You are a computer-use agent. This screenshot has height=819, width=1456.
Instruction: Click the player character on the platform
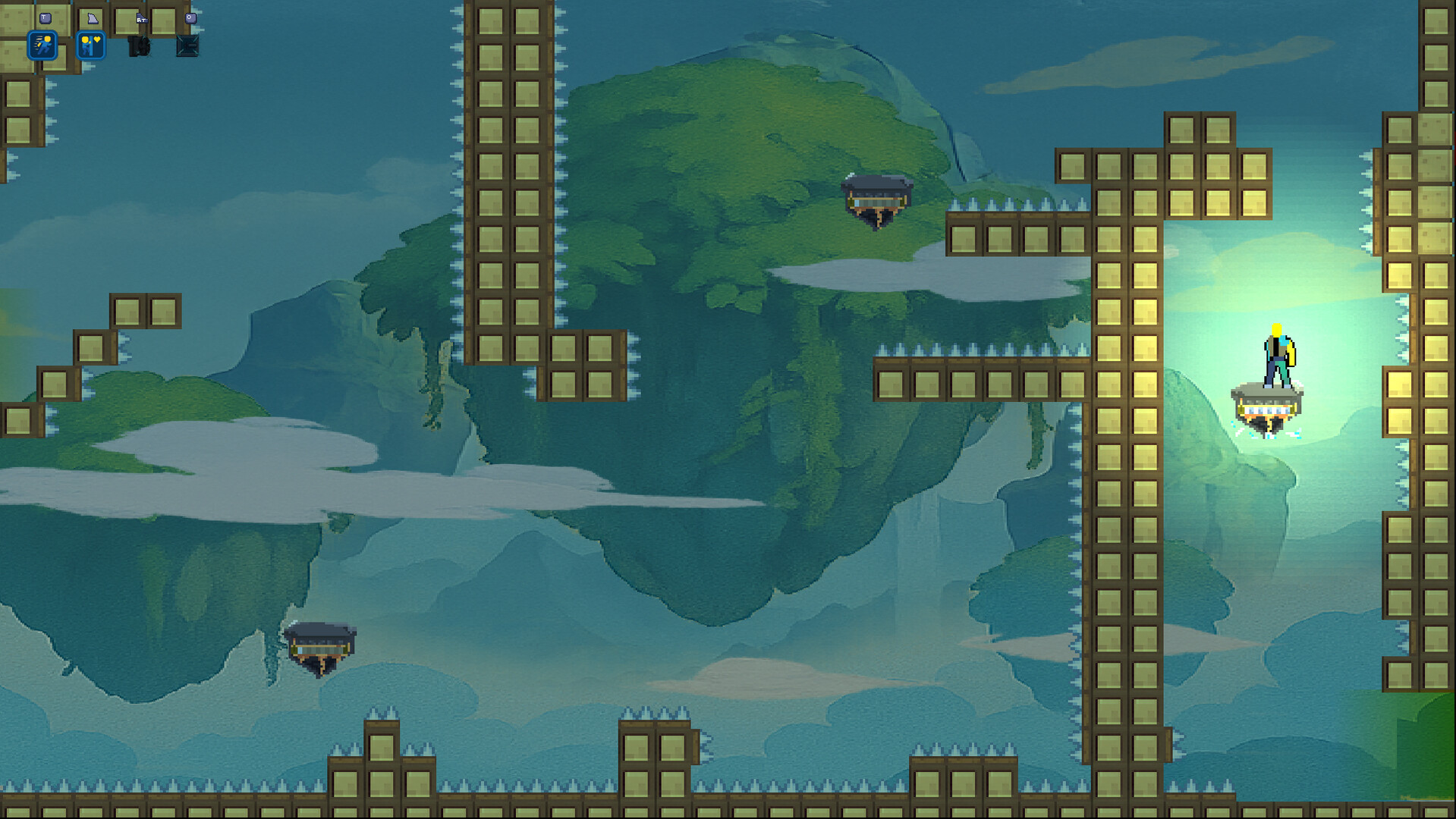pyautogui.click(x=1276, y=353)
